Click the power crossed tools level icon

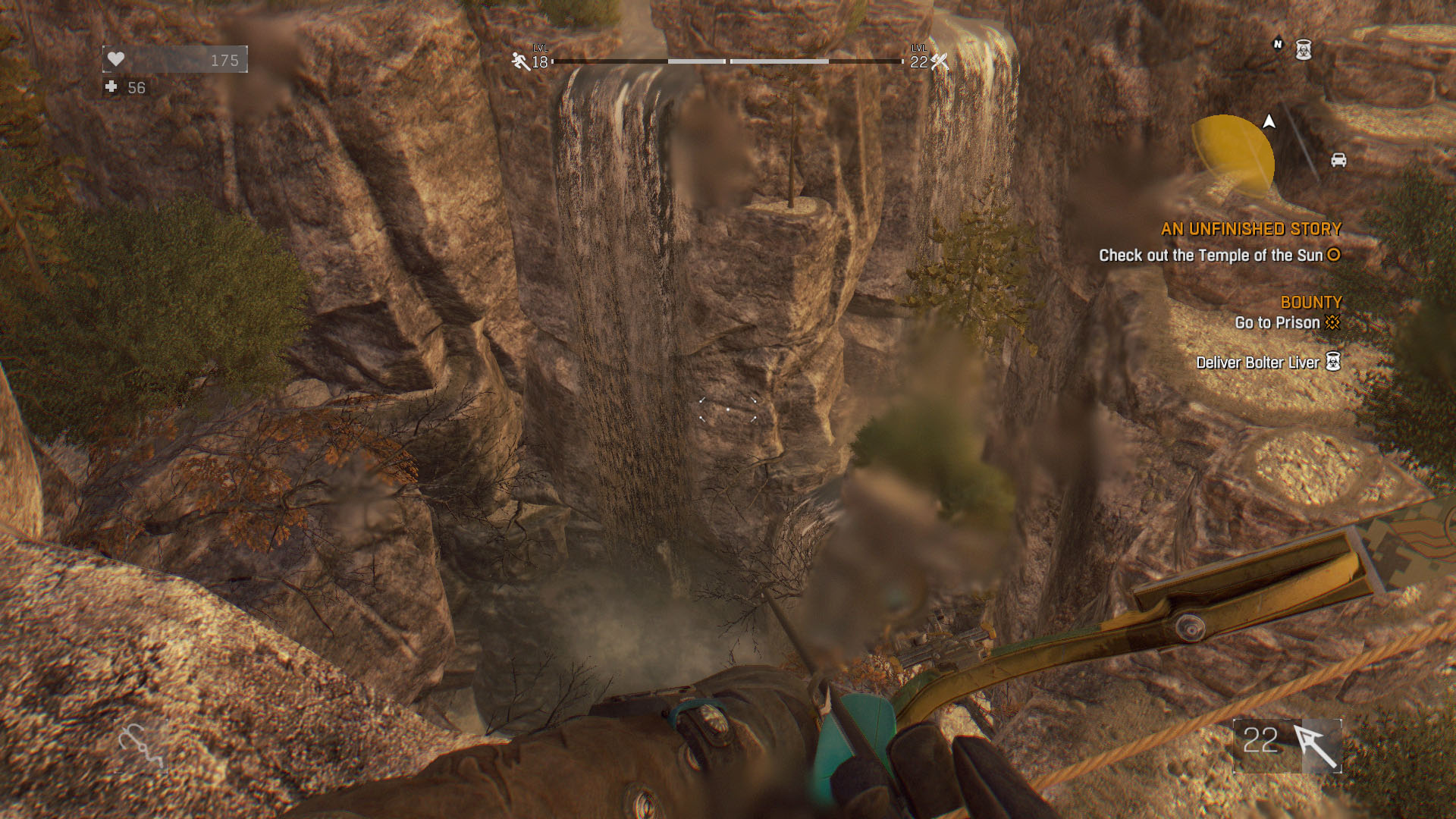tap(940, 61)
